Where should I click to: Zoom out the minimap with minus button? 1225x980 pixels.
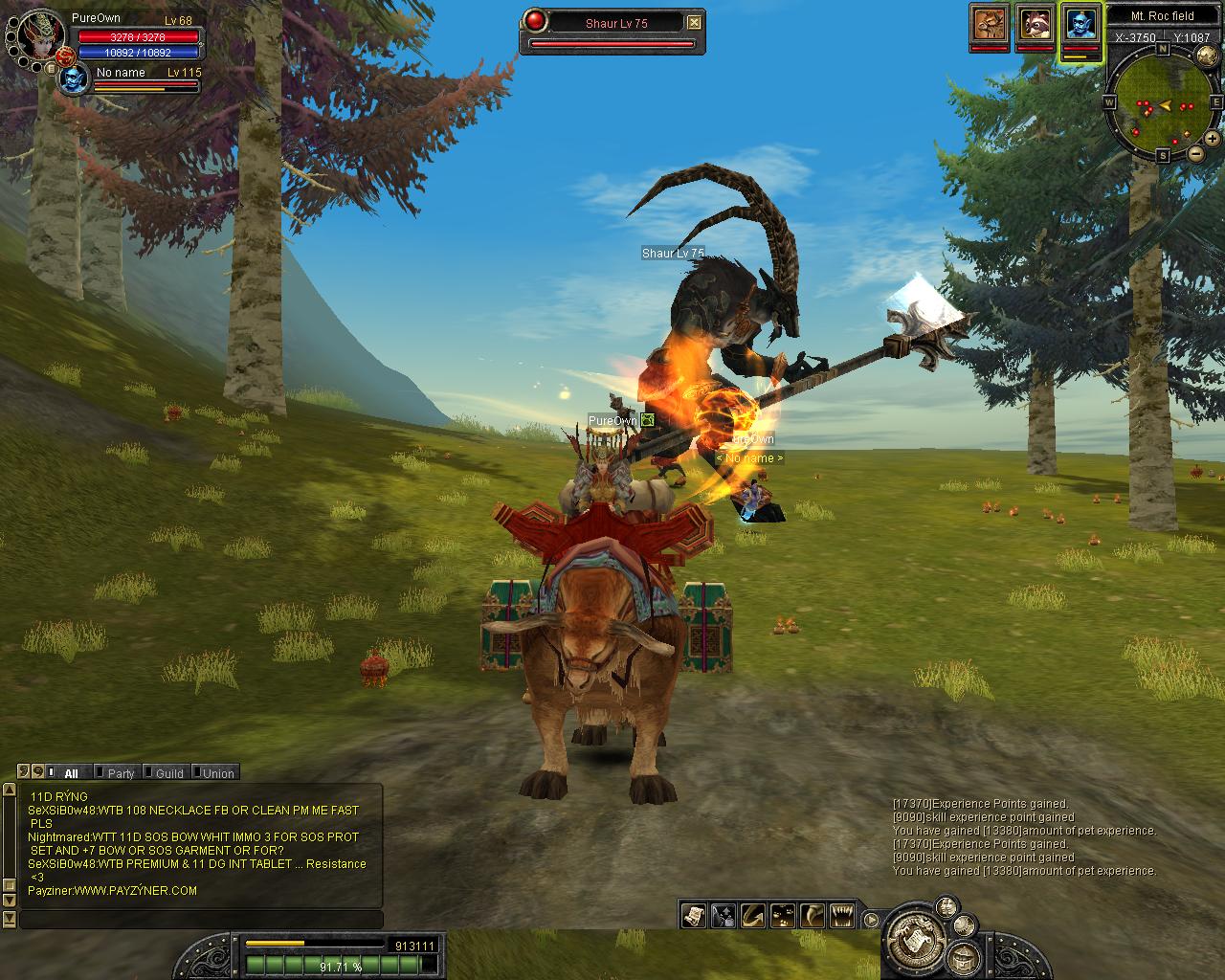[1195, 153]
